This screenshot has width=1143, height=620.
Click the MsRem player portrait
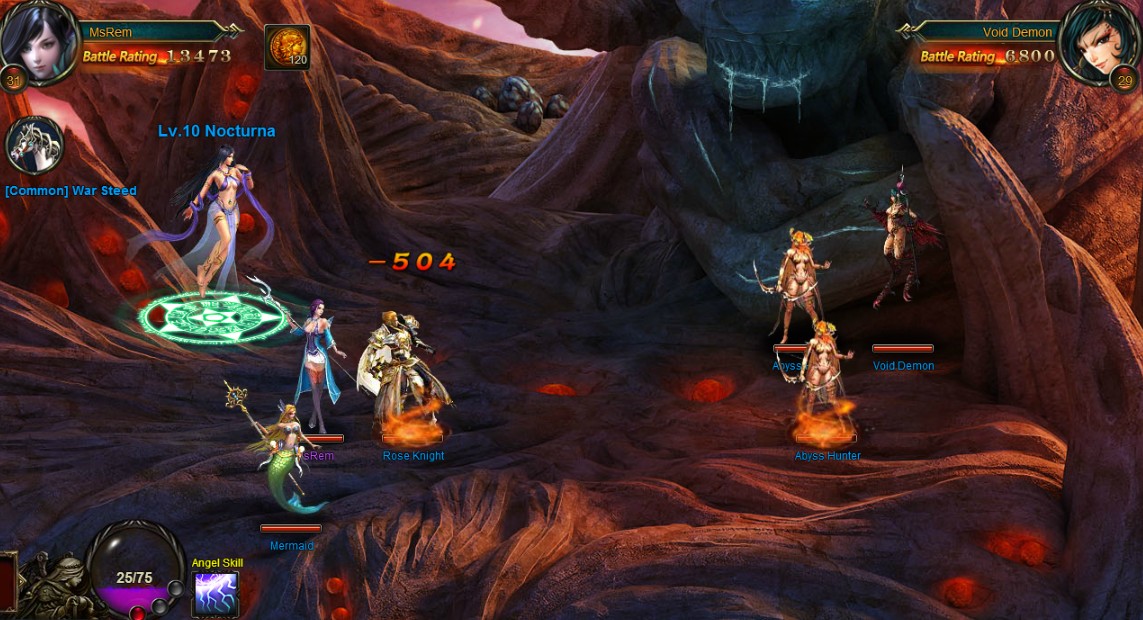pos(38,42)
